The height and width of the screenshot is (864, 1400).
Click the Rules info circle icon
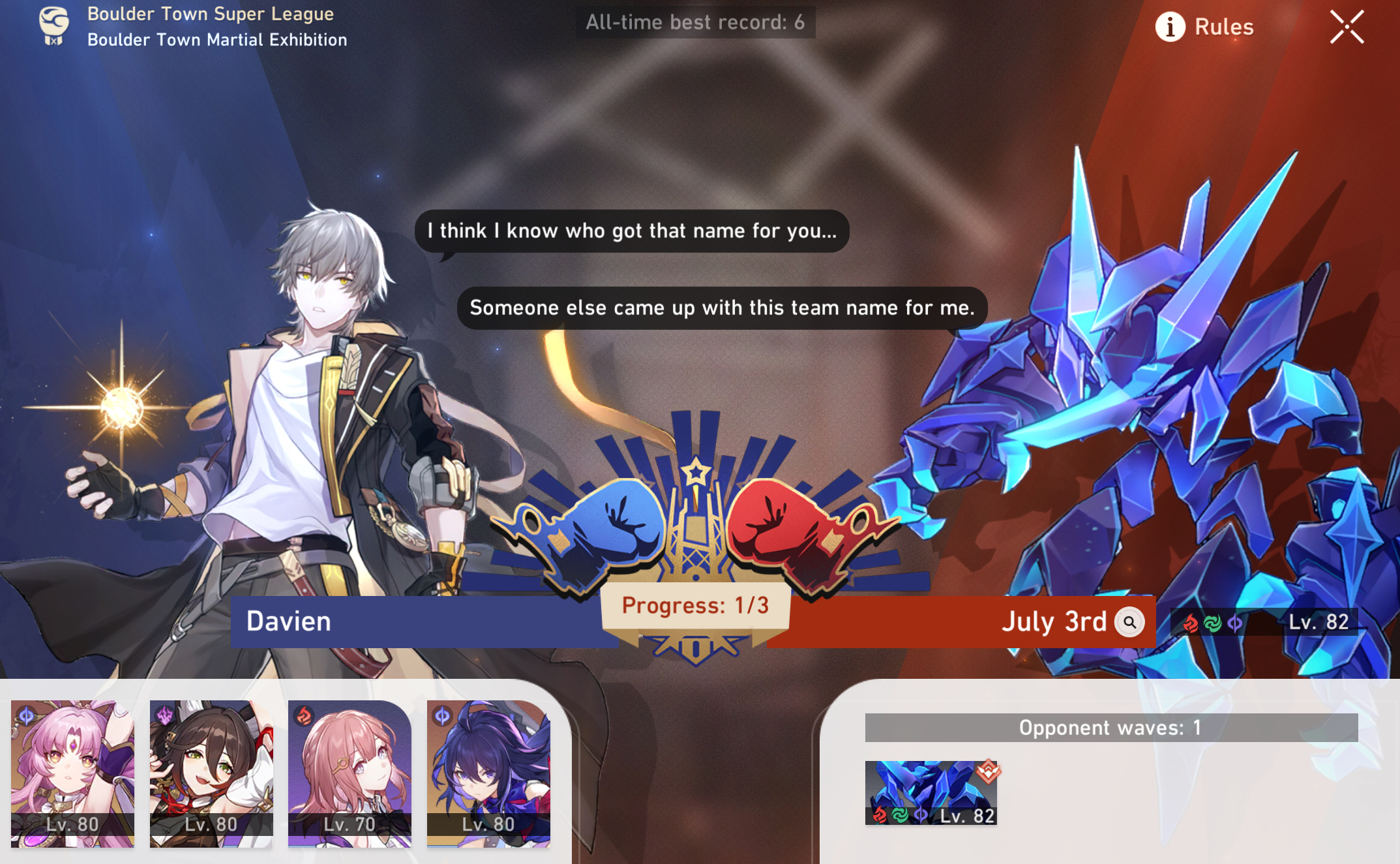(x=1170, y=27)
